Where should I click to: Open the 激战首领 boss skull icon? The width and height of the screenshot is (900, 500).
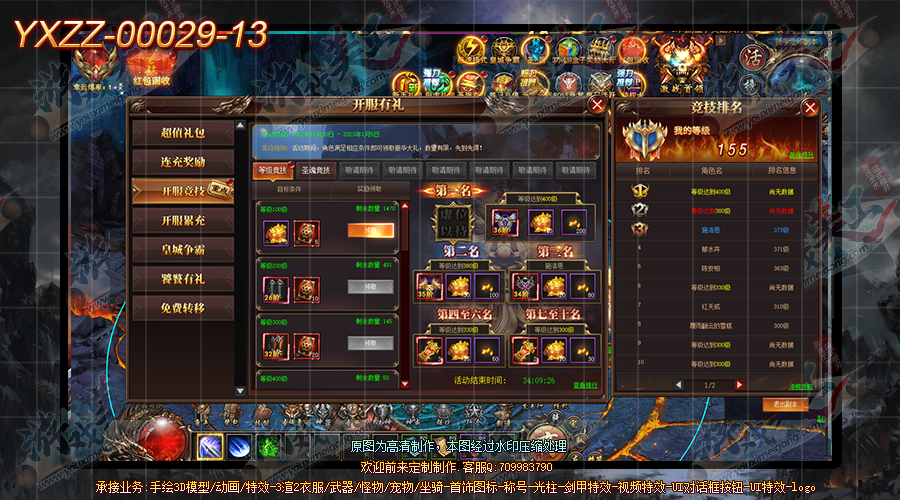[682, 70]
